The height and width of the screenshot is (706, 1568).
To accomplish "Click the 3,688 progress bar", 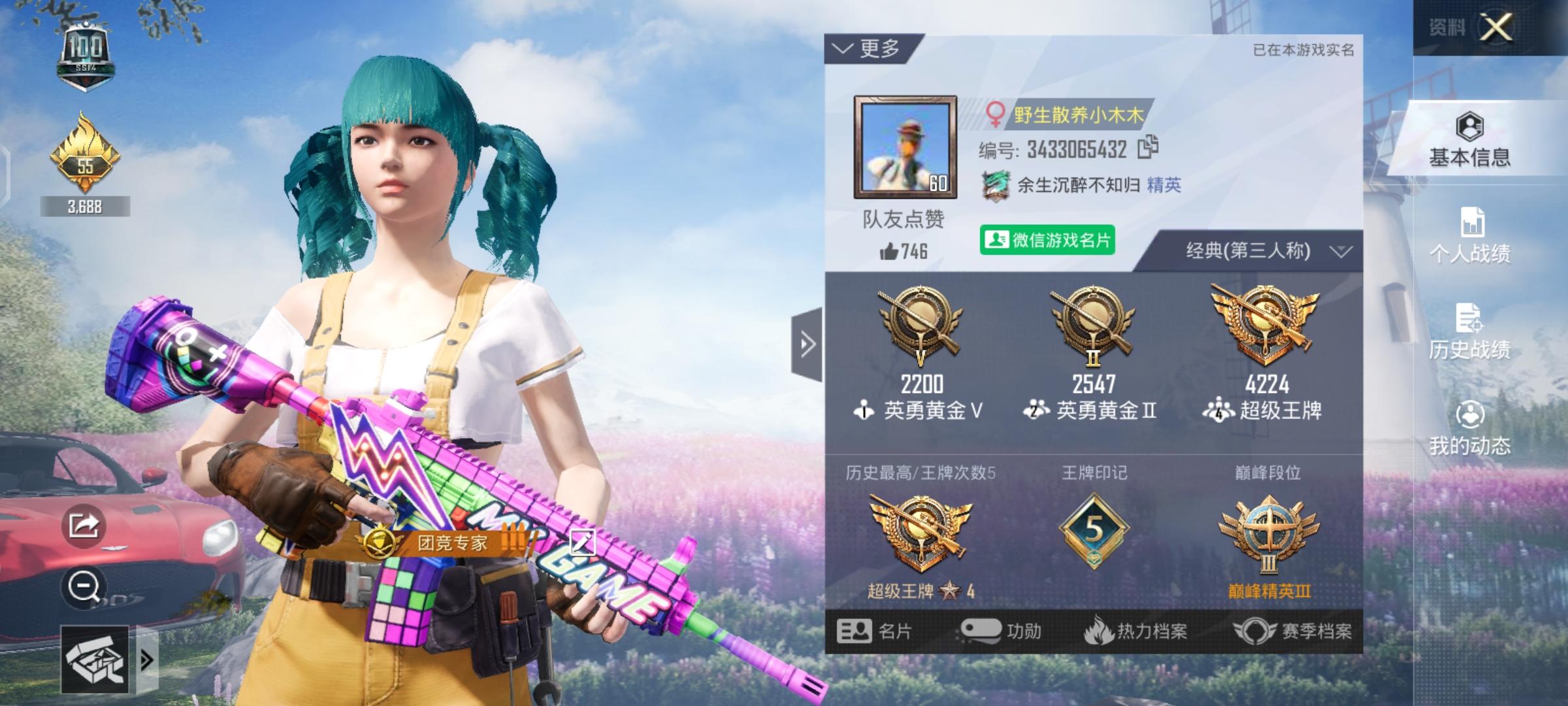I will (86, 207).
